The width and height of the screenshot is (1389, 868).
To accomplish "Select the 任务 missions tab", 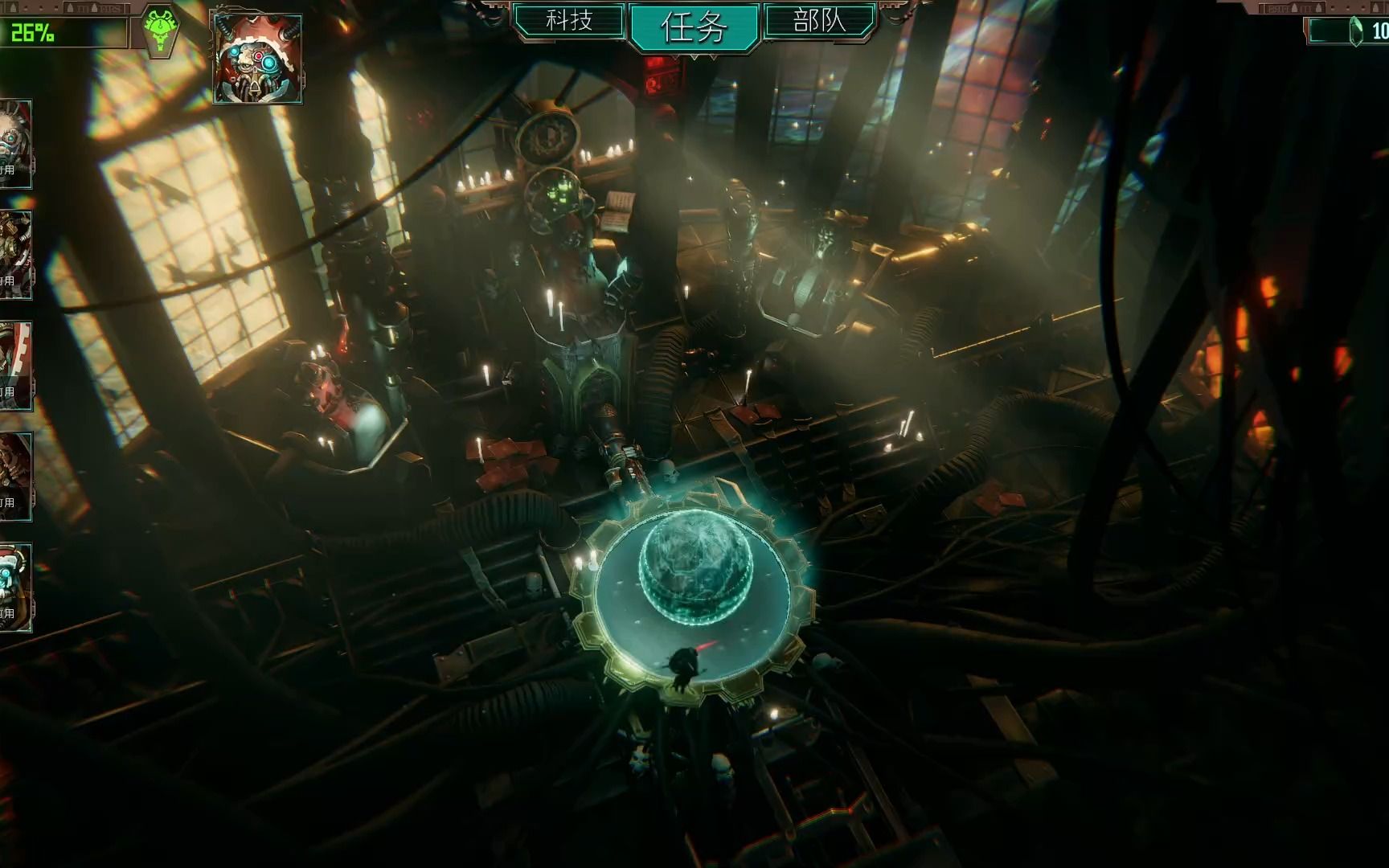I will [694, 27].
